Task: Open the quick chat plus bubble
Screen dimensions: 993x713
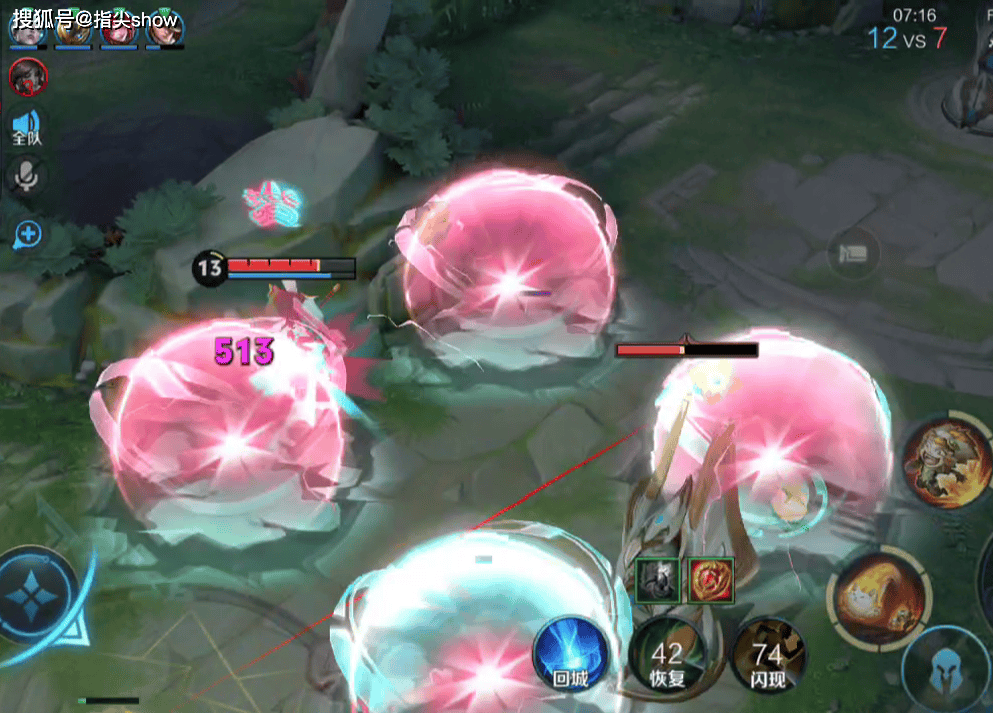Action: pyautogui.click(x=27, y=235)
